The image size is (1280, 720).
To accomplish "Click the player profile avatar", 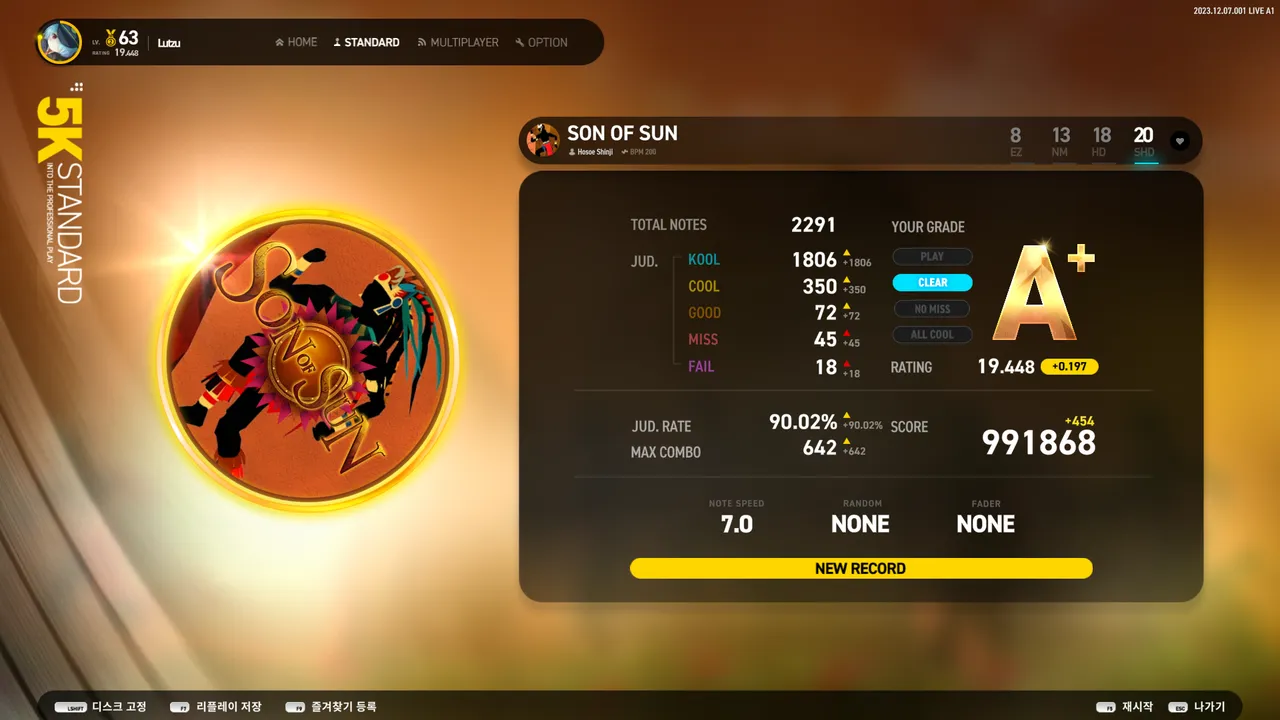I will [60, 42].
